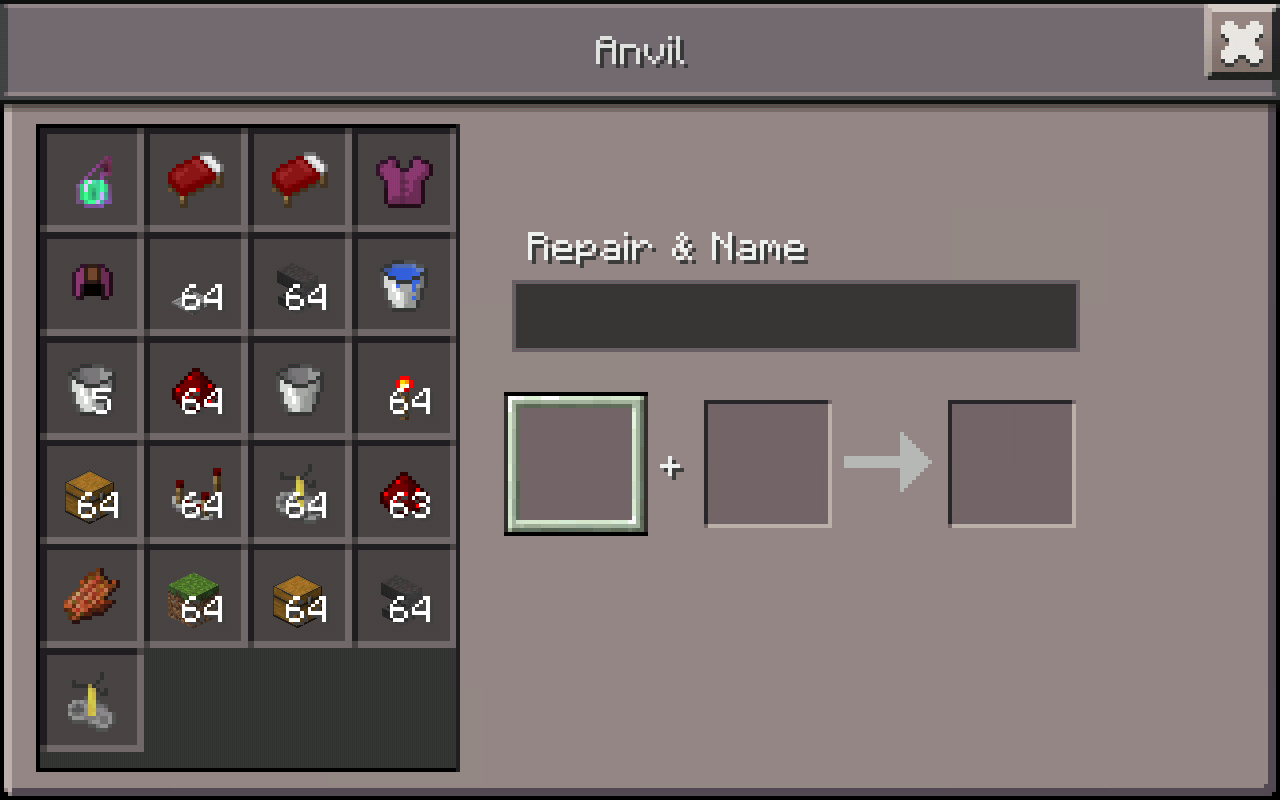Select the cooked porkchop
Image resolution: width=1280 pixels, height=800 pixels.
(x=91, y=597)
